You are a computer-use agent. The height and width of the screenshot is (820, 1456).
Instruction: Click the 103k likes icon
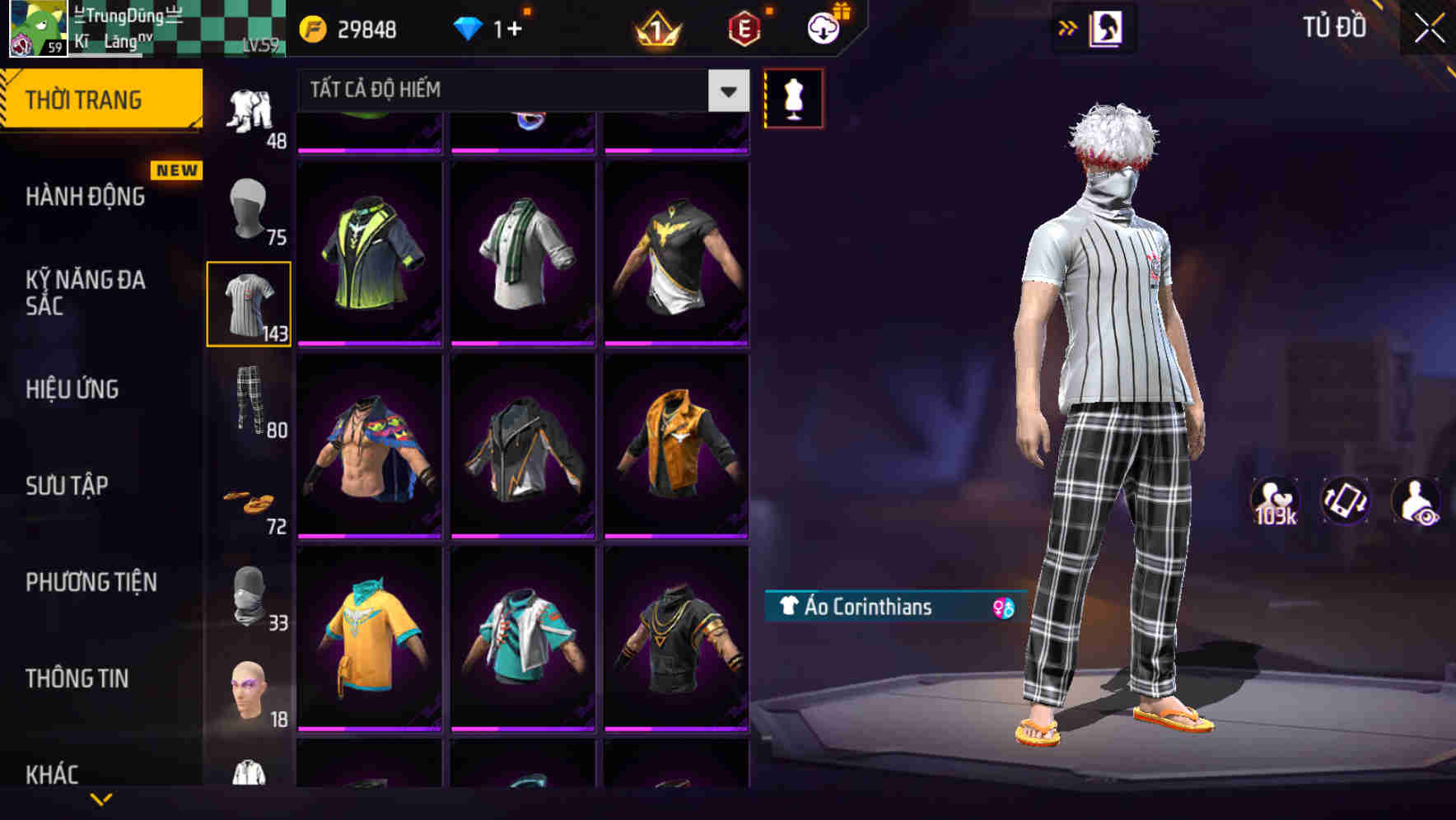1276,501
